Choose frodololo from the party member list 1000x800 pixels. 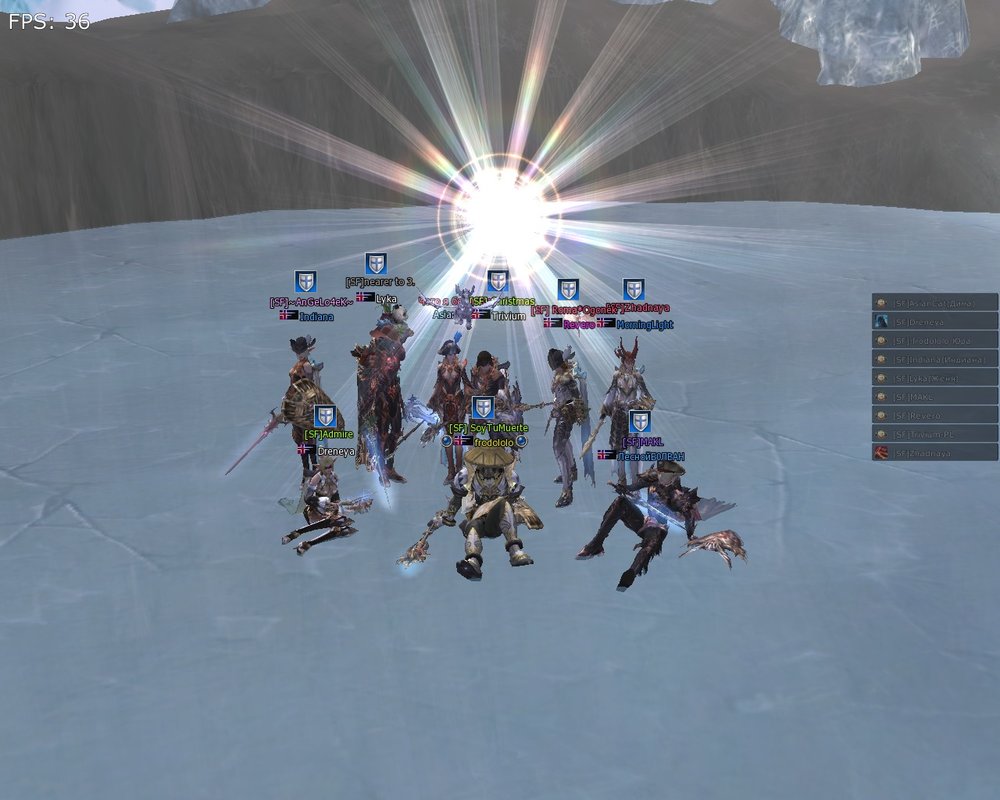point(935,340)
